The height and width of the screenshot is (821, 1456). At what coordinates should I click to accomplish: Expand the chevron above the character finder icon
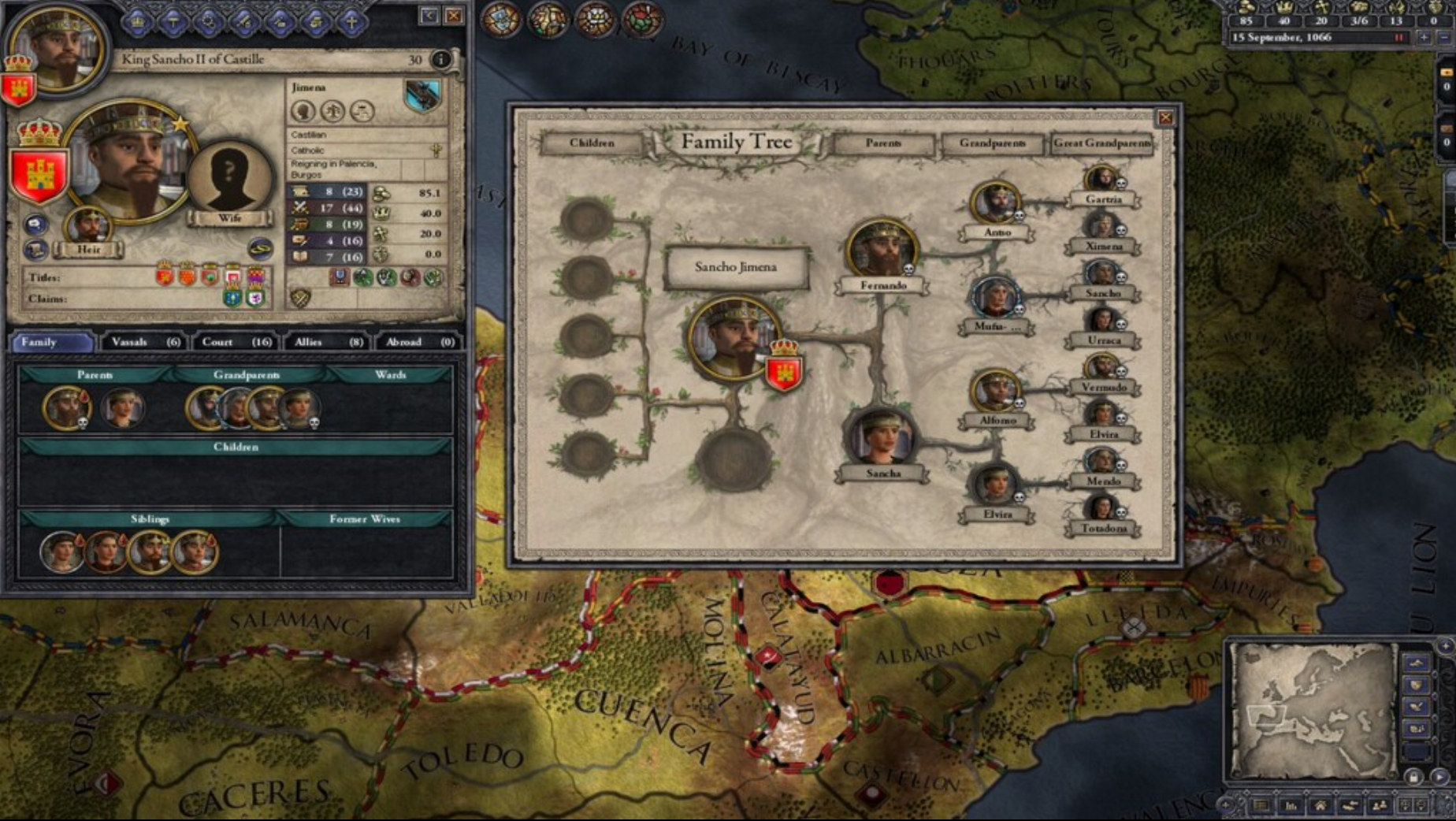pyautogui.click(x=1365, y=793)
